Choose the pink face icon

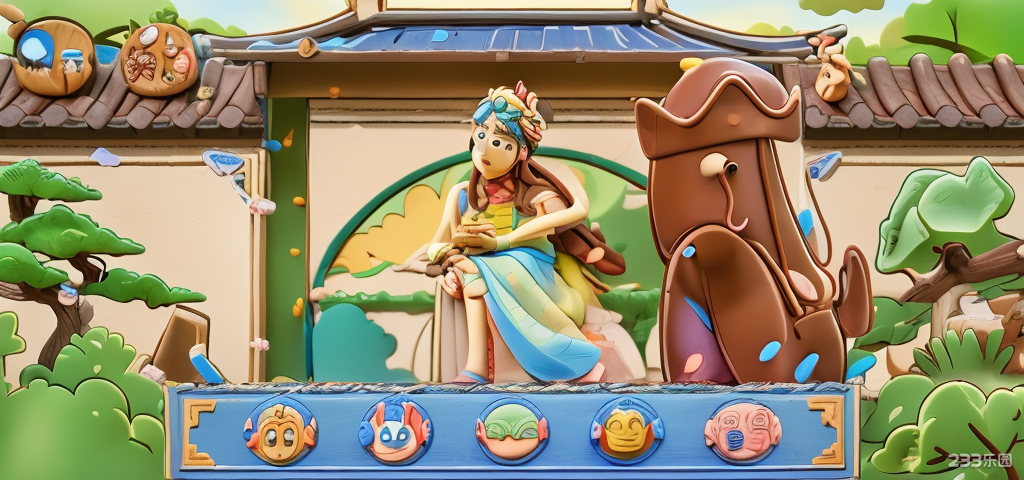tap(742, 430)
